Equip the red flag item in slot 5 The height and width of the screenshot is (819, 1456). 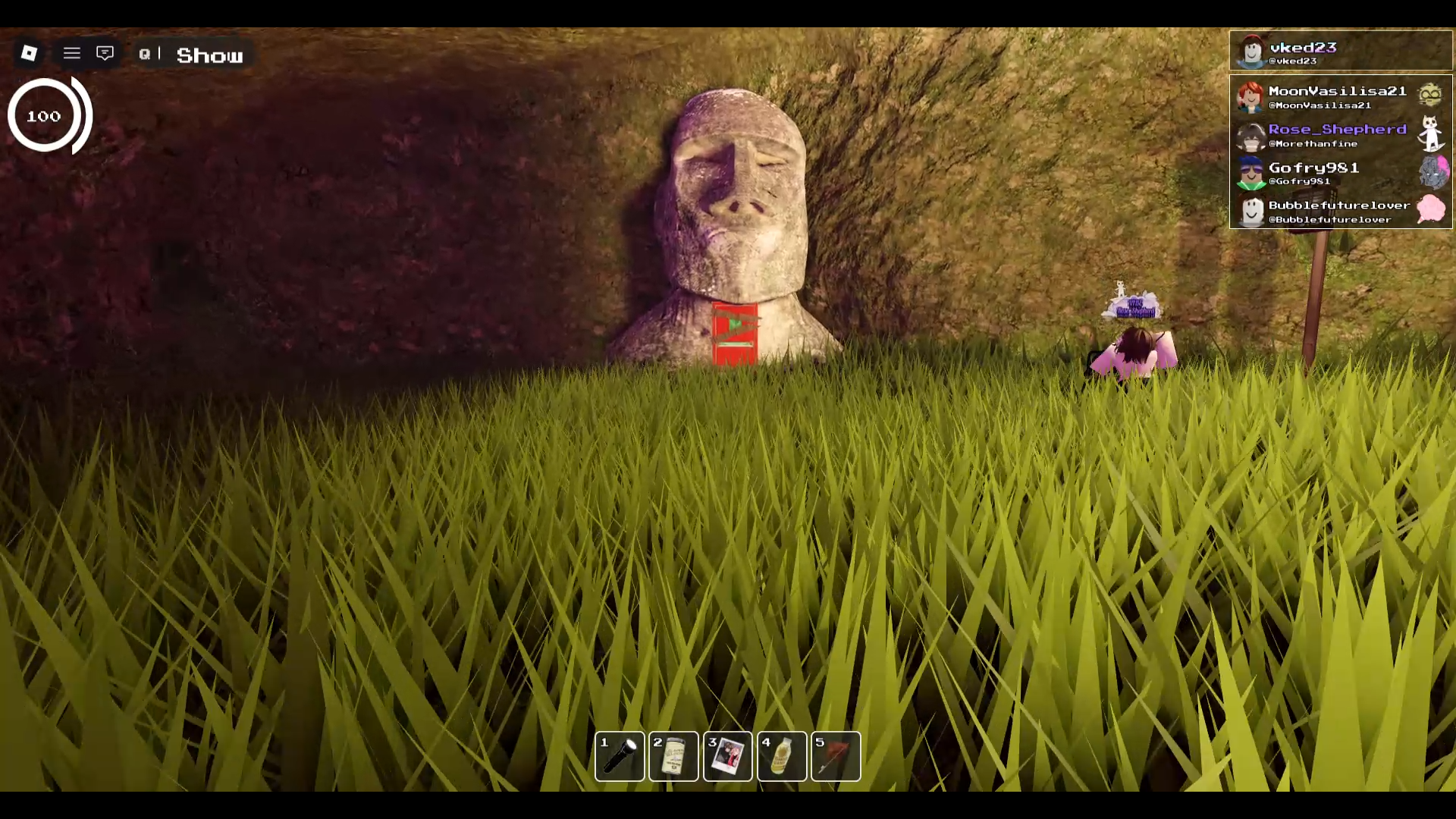point(835,756)
